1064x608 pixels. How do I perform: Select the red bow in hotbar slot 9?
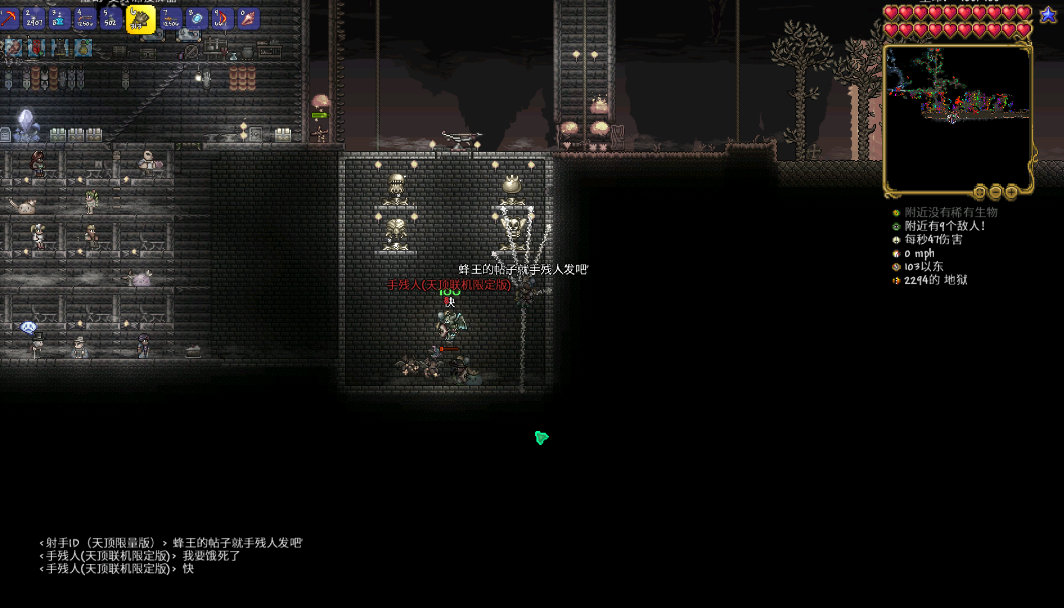[x=222, y=18]
